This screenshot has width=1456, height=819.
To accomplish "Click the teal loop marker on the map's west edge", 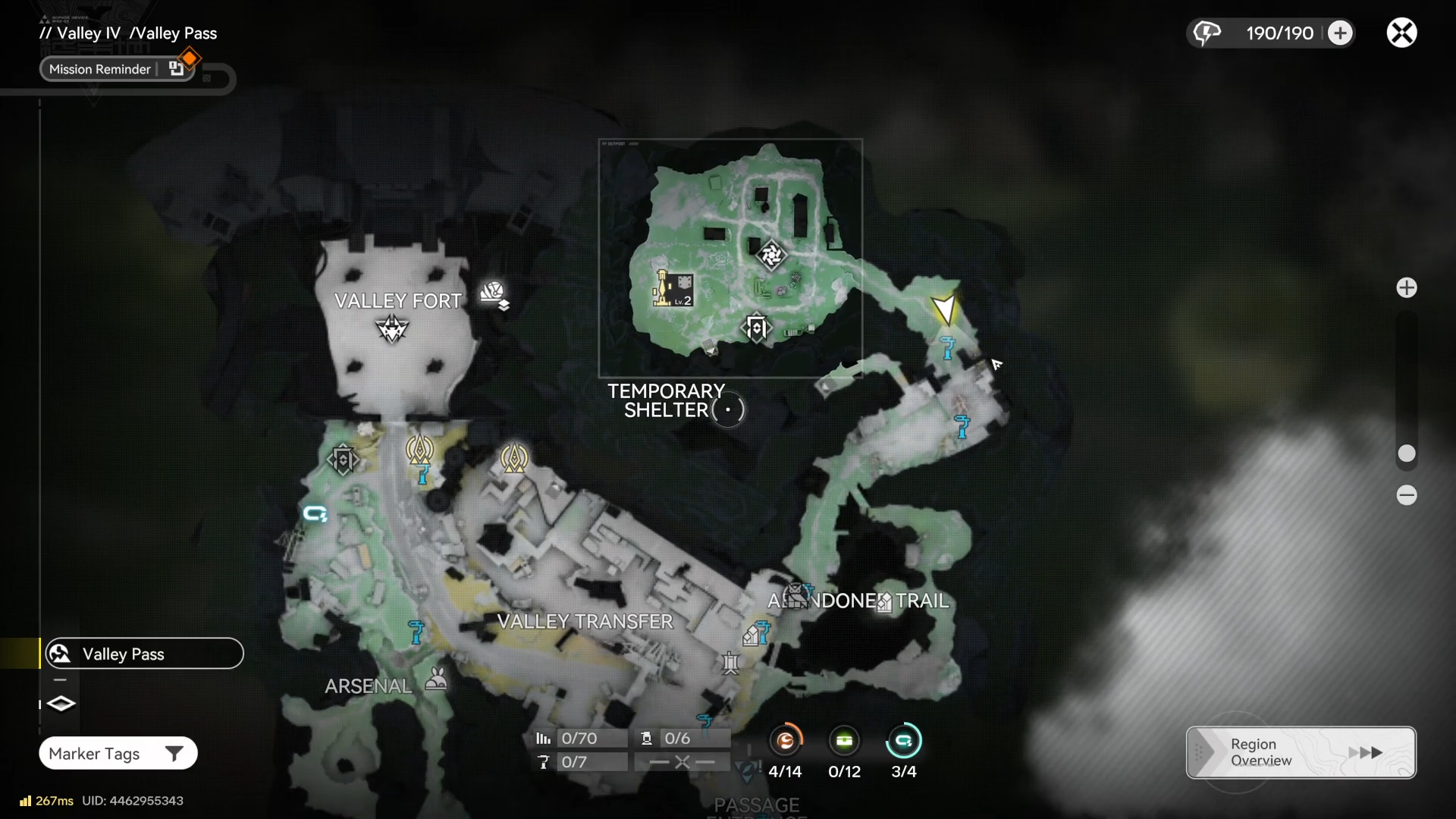I will pos(315,514).
